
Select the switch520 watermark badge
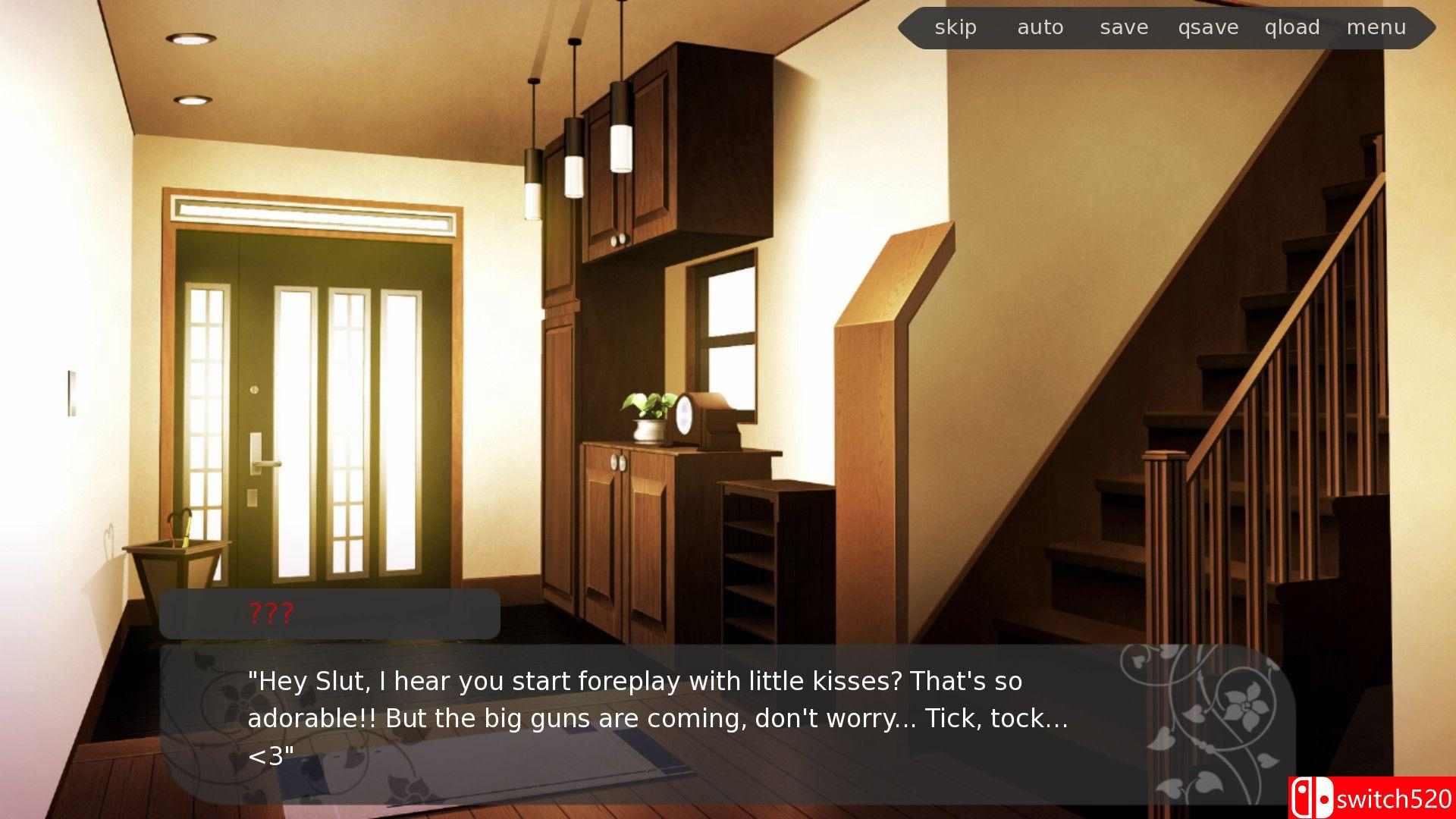coord(1373,797)
